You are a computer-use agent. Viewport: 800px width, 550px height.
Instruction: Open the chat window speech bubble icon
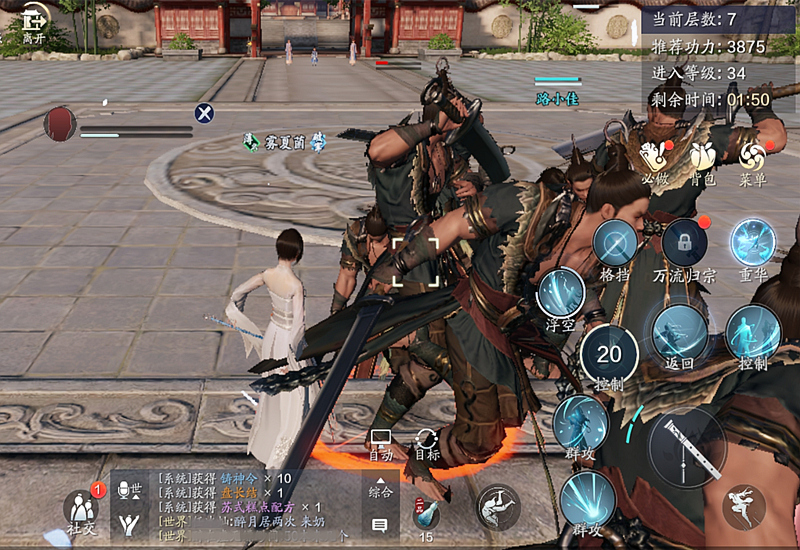380,524
